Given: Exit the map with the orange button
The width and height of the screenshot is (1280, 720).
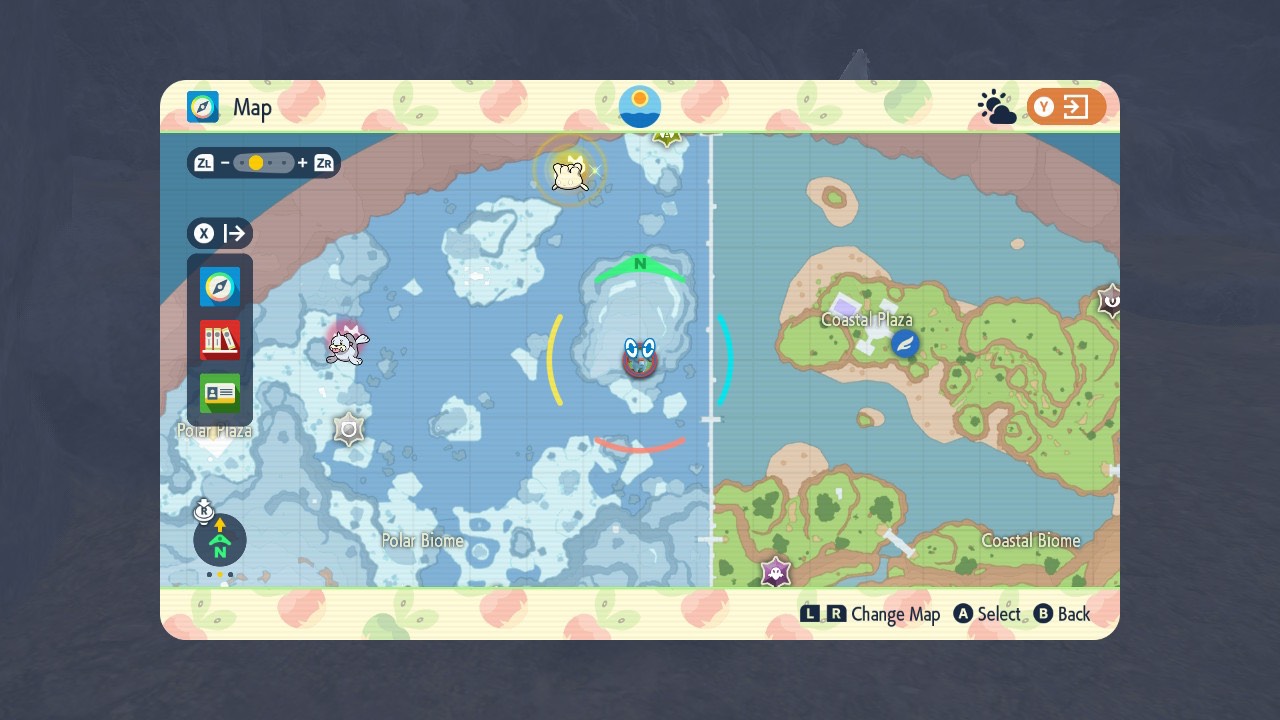Looking at the screenshot, I should [1066, 107].
